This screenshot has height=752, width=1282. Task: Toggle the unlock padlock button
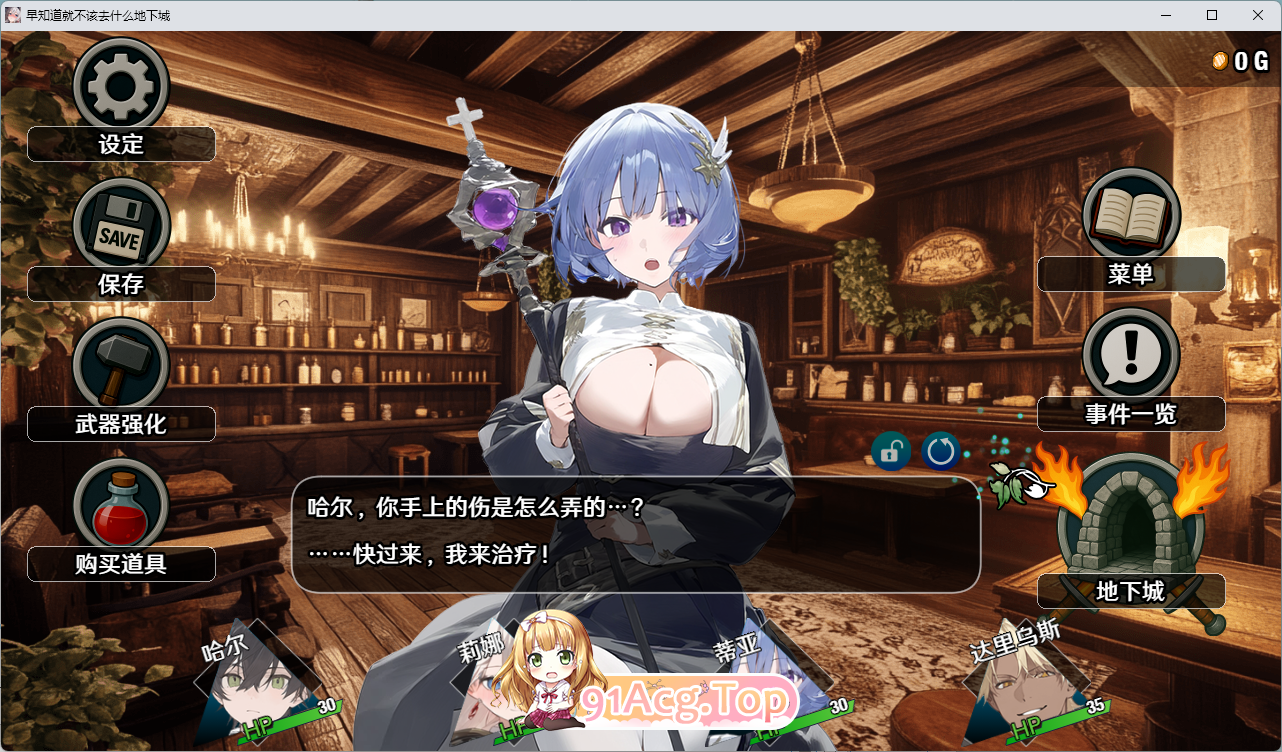890,451
